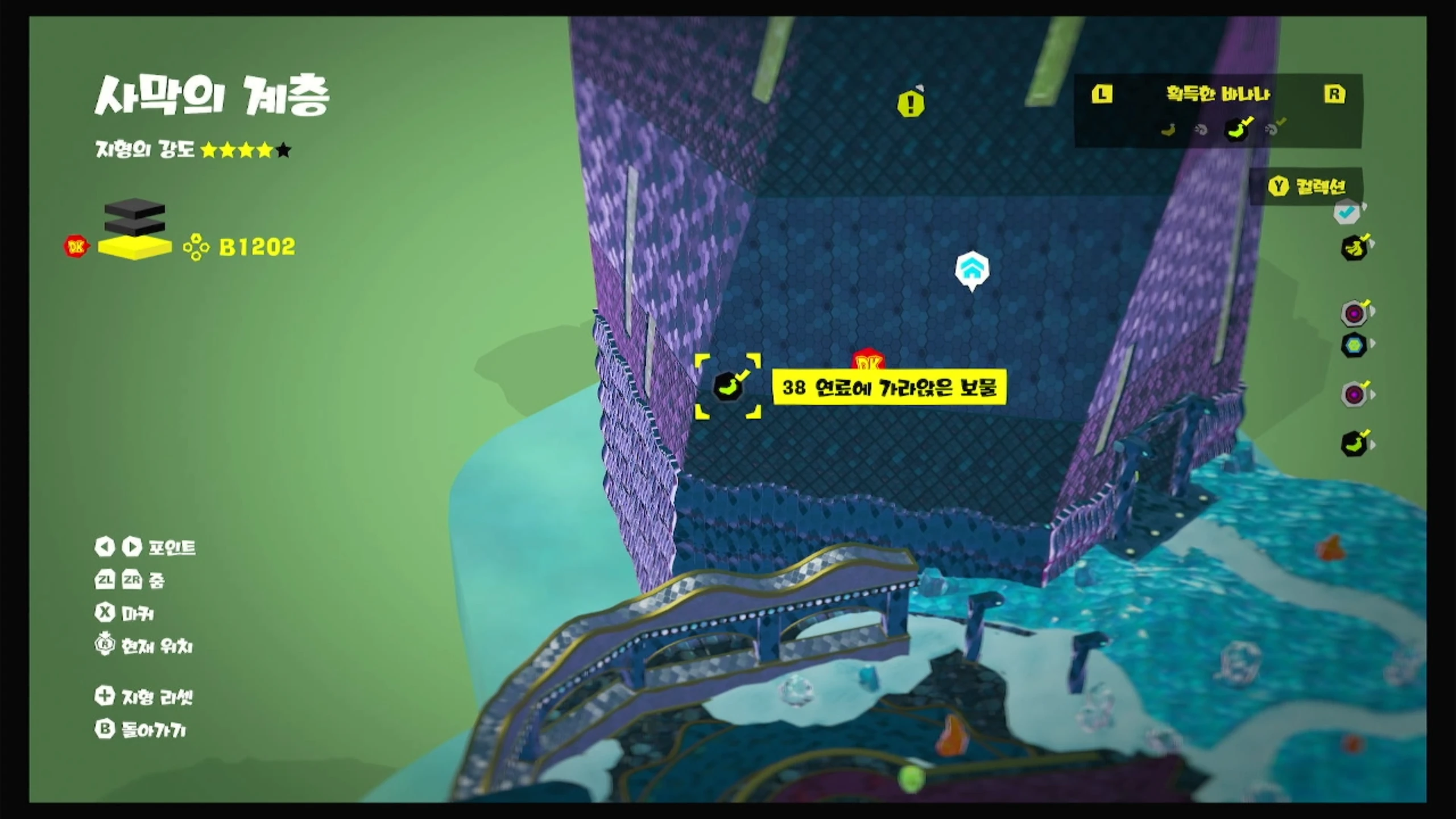Image resolution: width=1456 pixels, height=819 pixels.
Task: Click the silver checkmark marker at right edge
Action: [x=1347, y=213]
